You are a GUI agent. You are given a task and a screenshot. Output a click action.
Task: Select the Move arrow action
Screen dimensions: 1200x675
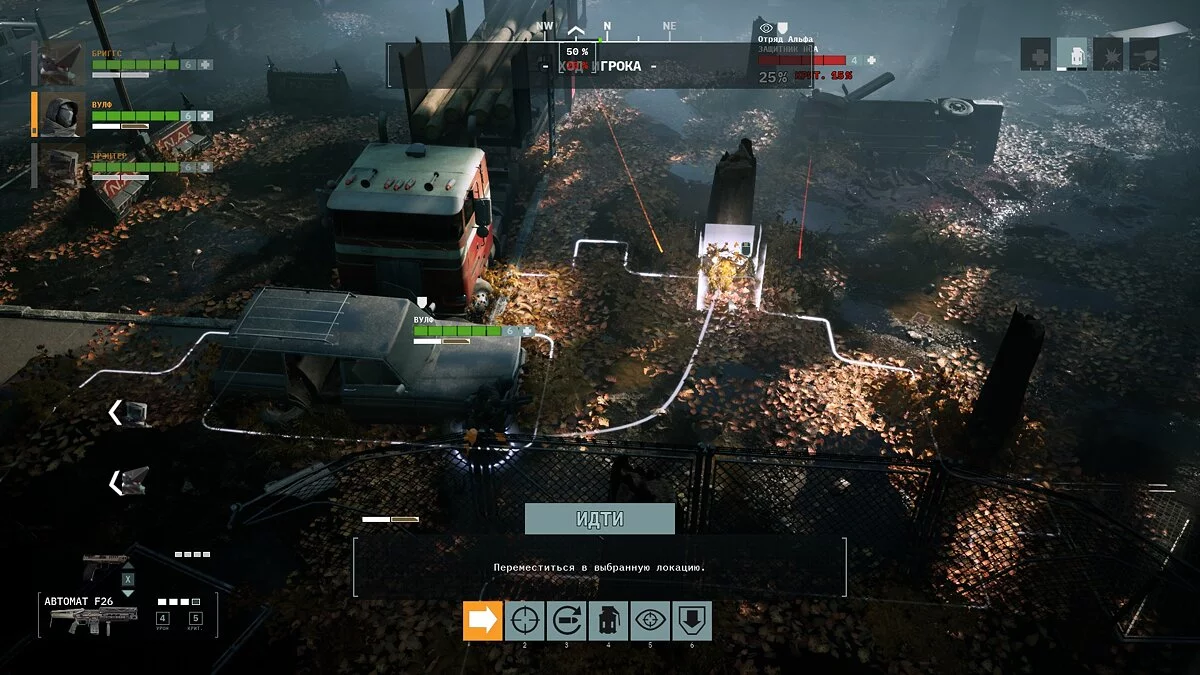[483, 621]
